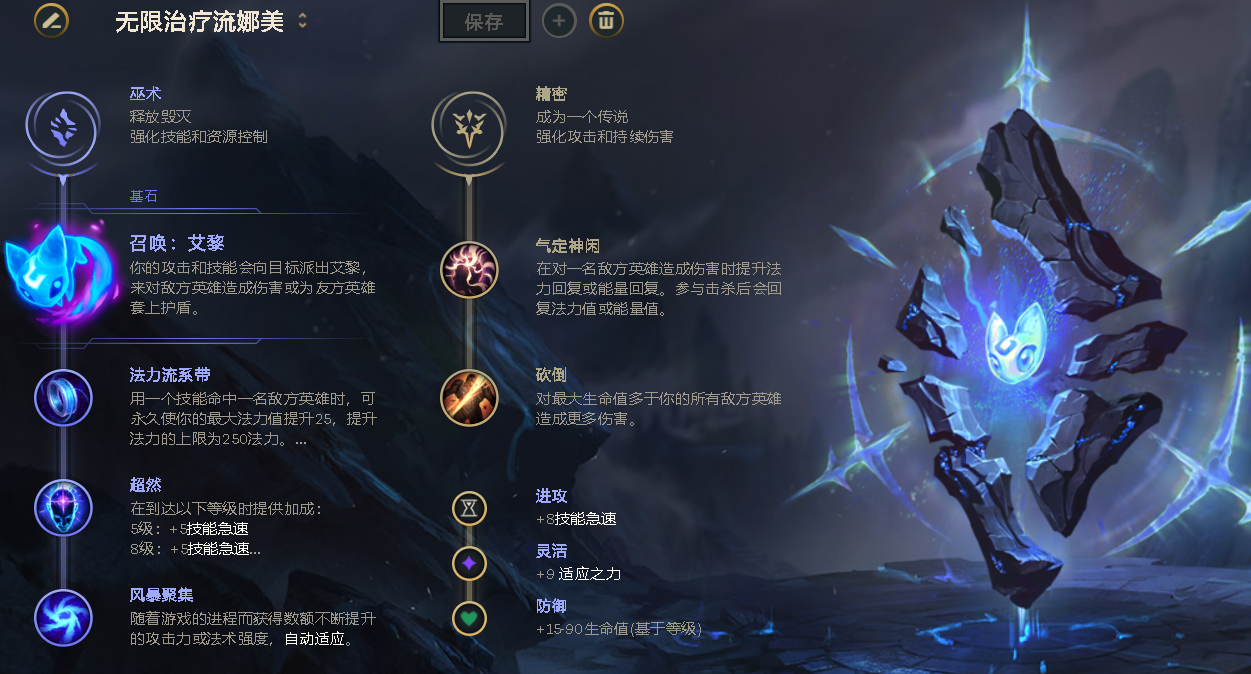The height and width of the screenshot is (674, 1251).
Task: Select the 灵活 purple diamond shard
Action: (469, 563)
